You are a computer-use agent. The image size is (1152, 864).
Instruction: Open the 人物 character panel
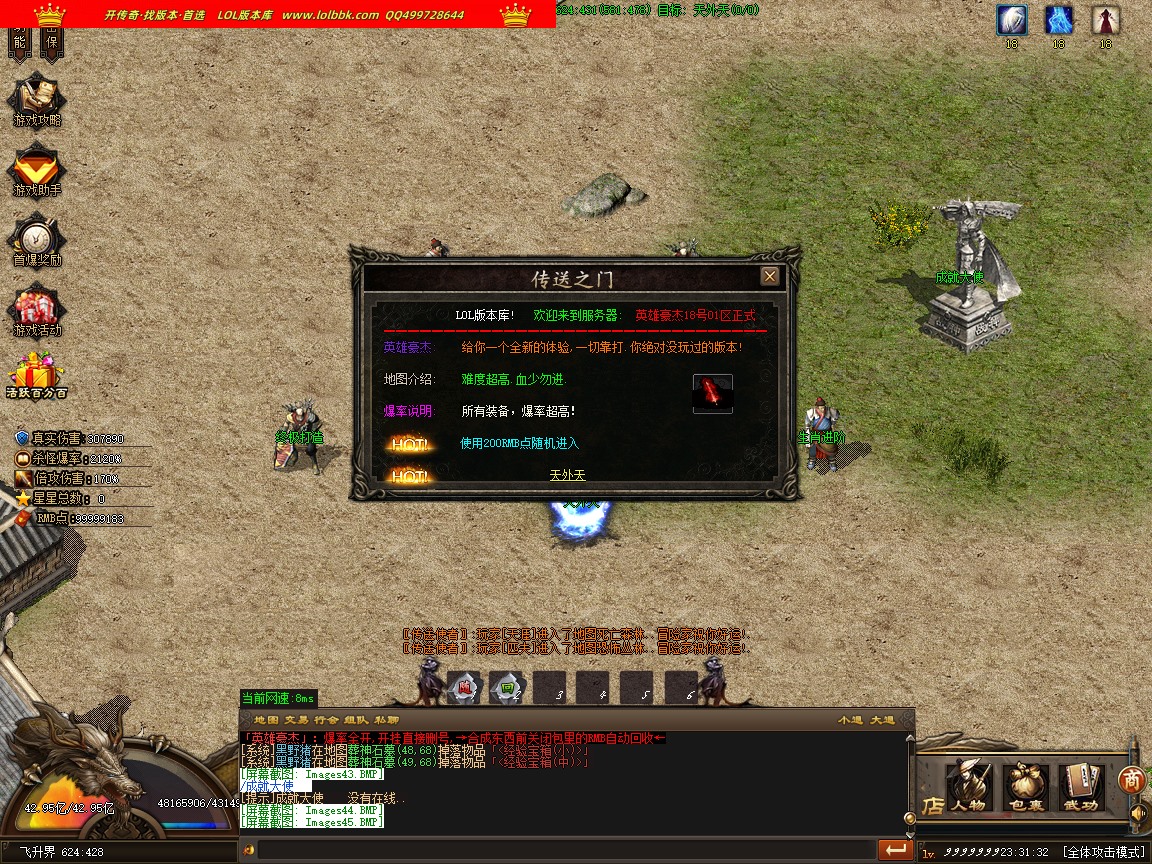(x=969, y=786)
